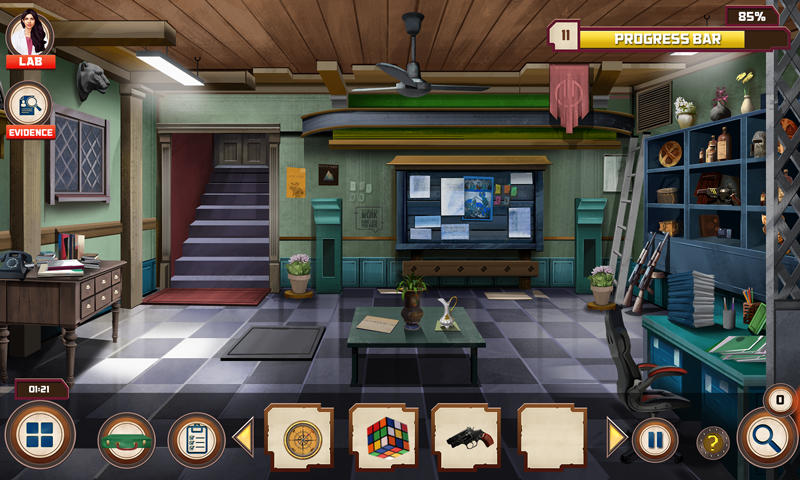Open the clipboard task checklist
800x480 pixels.
(196, 439)
